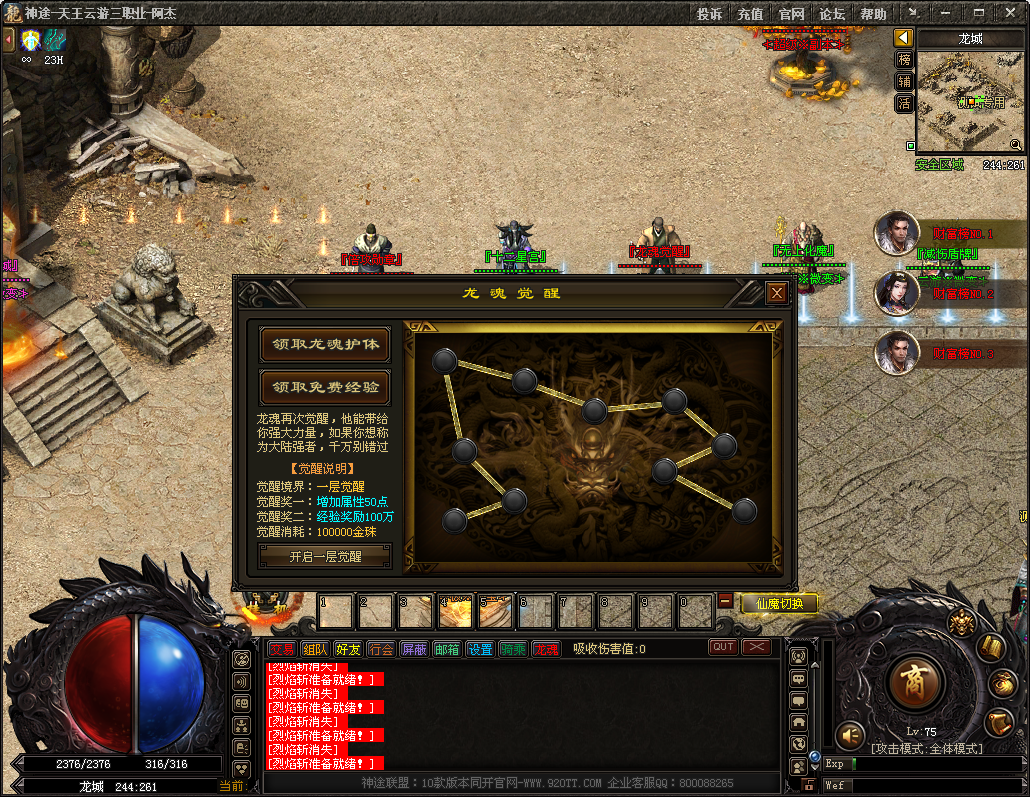1030x797 pixels.
Task: Choose the 骑乘 mount tab
Action: click(513, 649)
